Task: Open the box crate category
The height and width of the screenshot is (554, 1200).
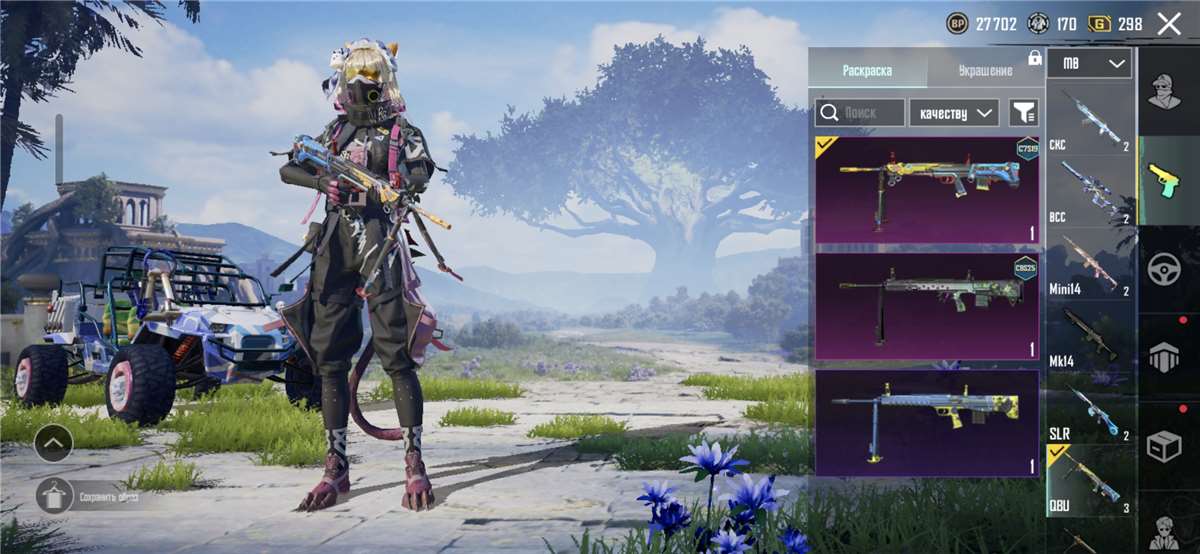Action: tap(1165, 446)
